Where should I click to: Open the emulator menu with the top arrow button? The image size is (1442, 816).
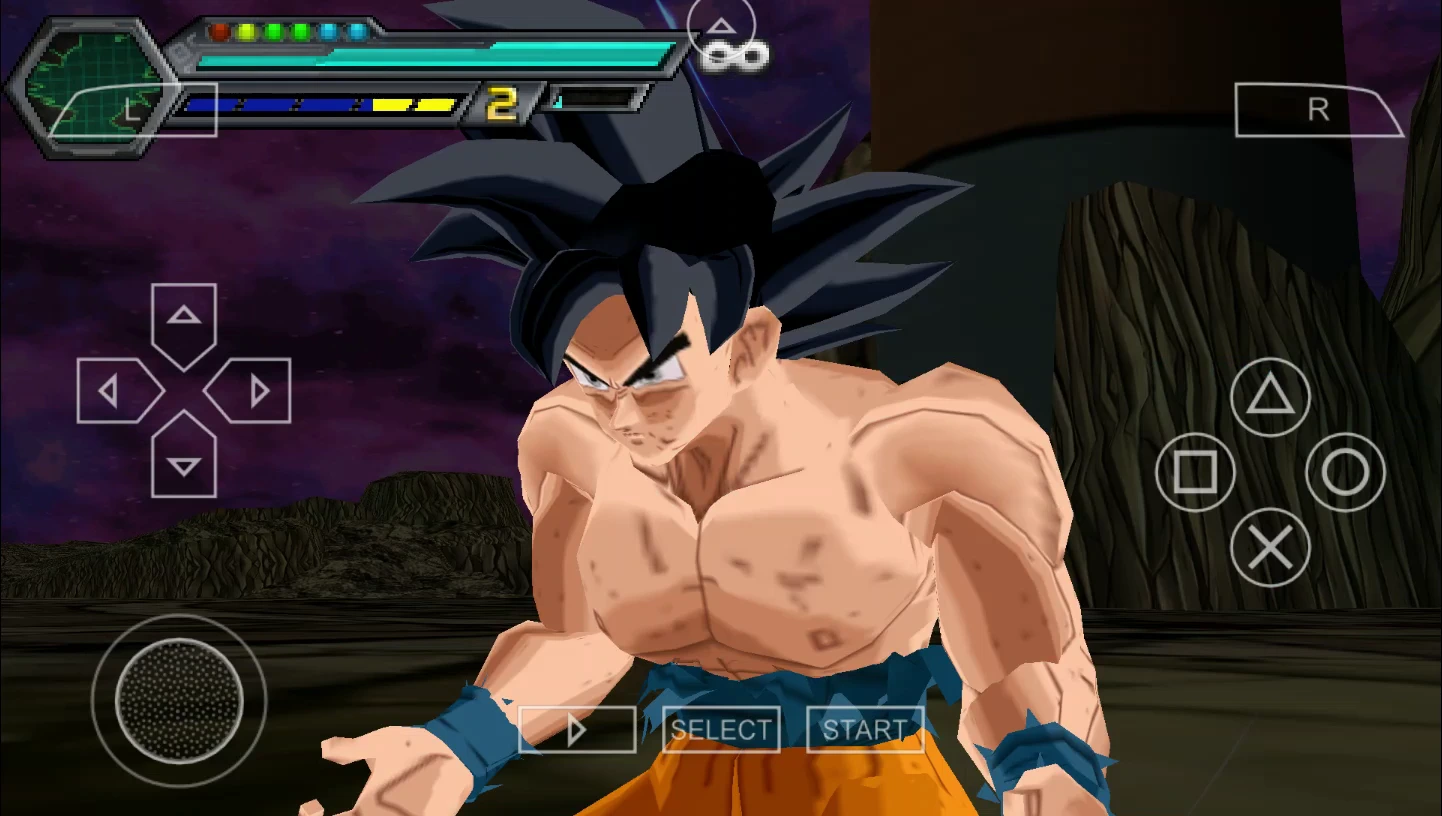722,27
